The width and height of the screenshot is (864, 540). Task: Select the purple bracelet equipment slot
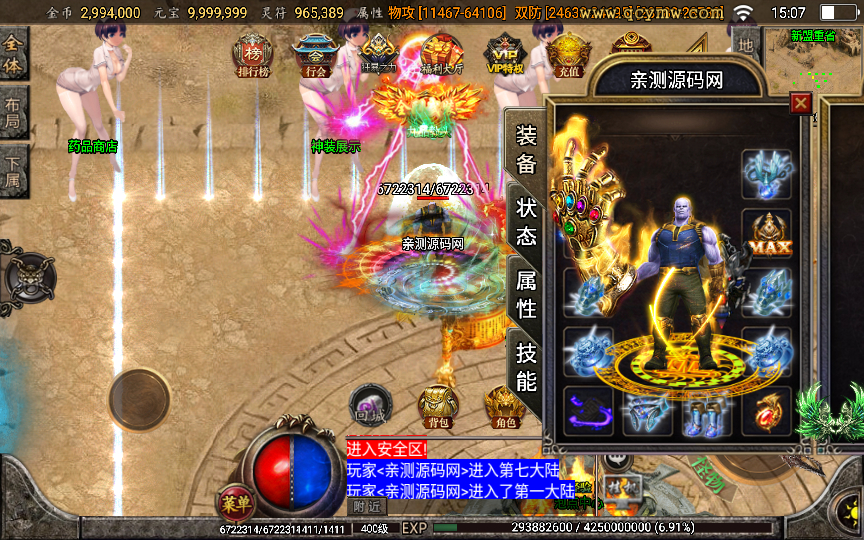tap(588, 411)
